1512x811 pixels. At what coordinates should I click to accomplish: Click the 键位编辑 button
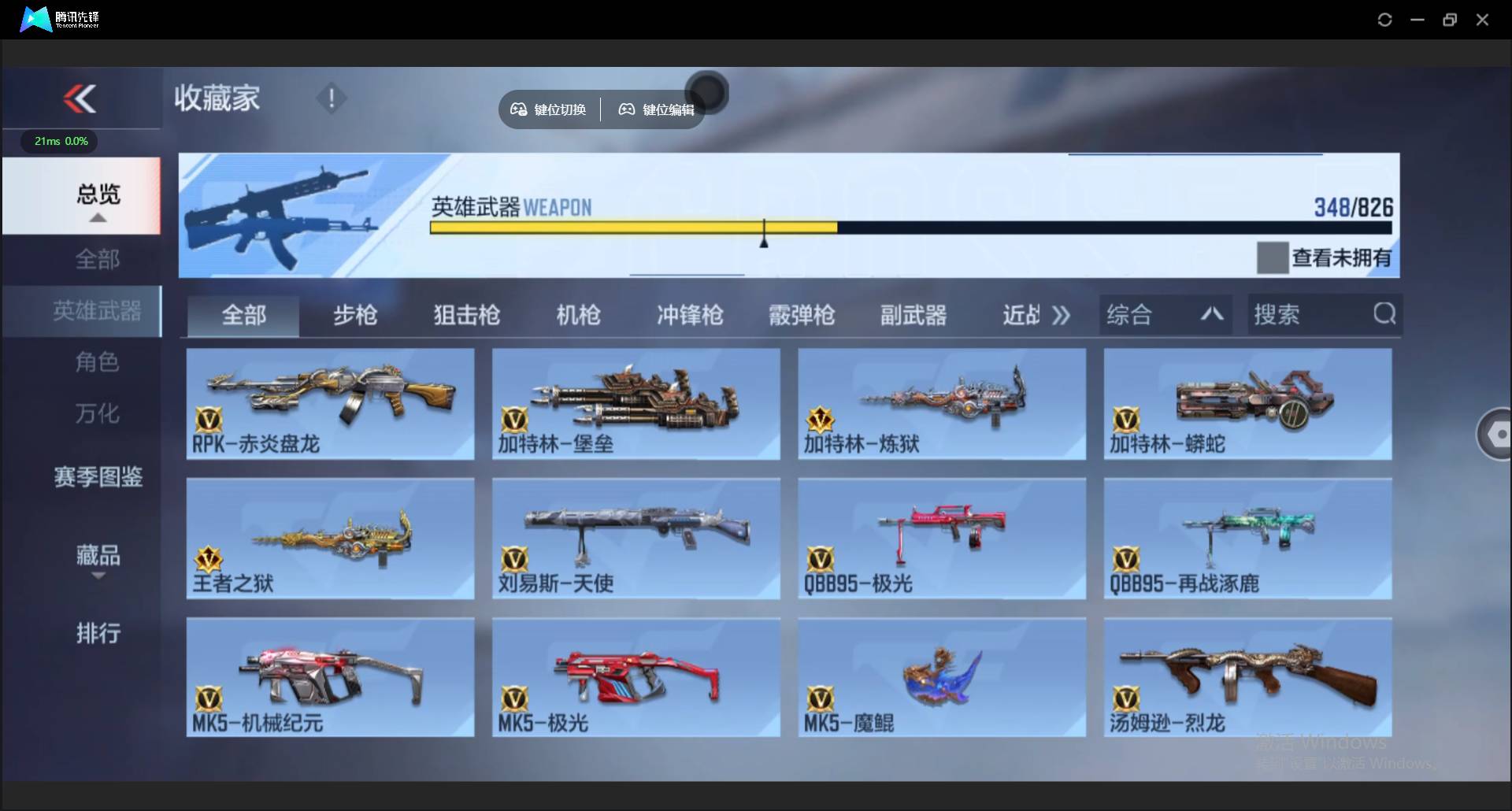656,109
